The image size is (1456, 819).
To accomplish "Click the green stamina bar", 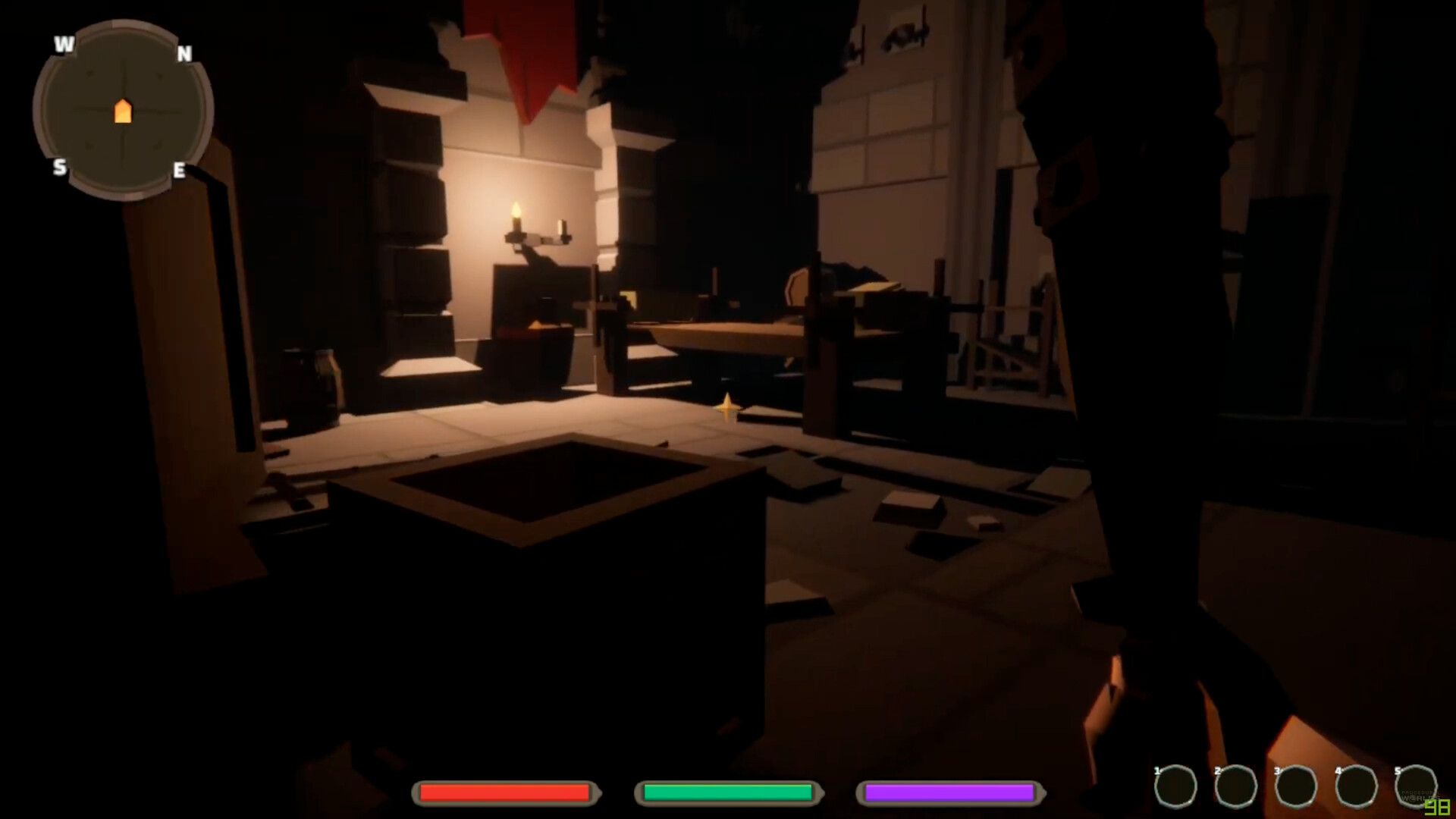I will 728,793.
